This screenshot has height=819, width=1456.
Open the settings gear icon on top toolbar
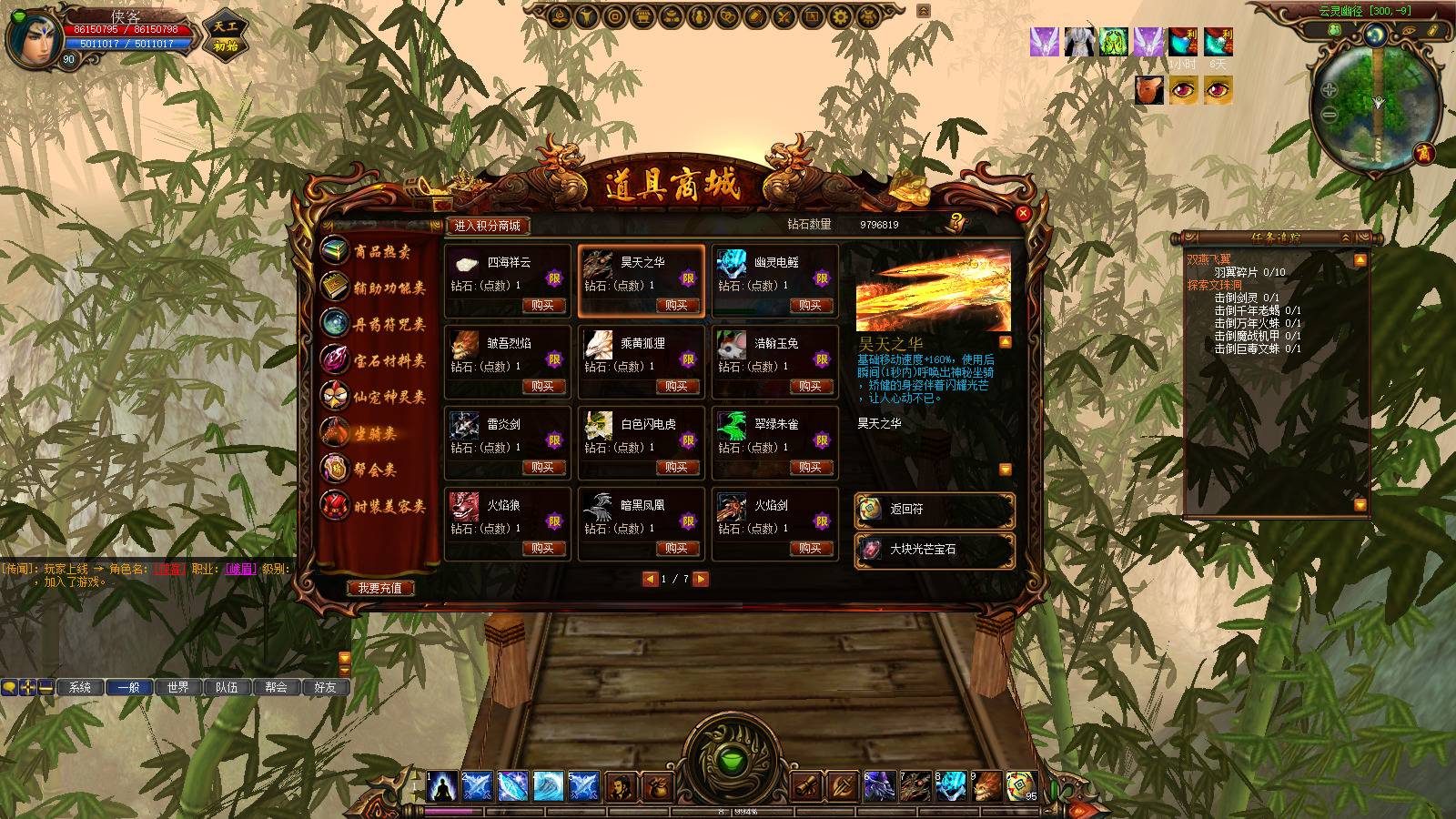point(841,15)
